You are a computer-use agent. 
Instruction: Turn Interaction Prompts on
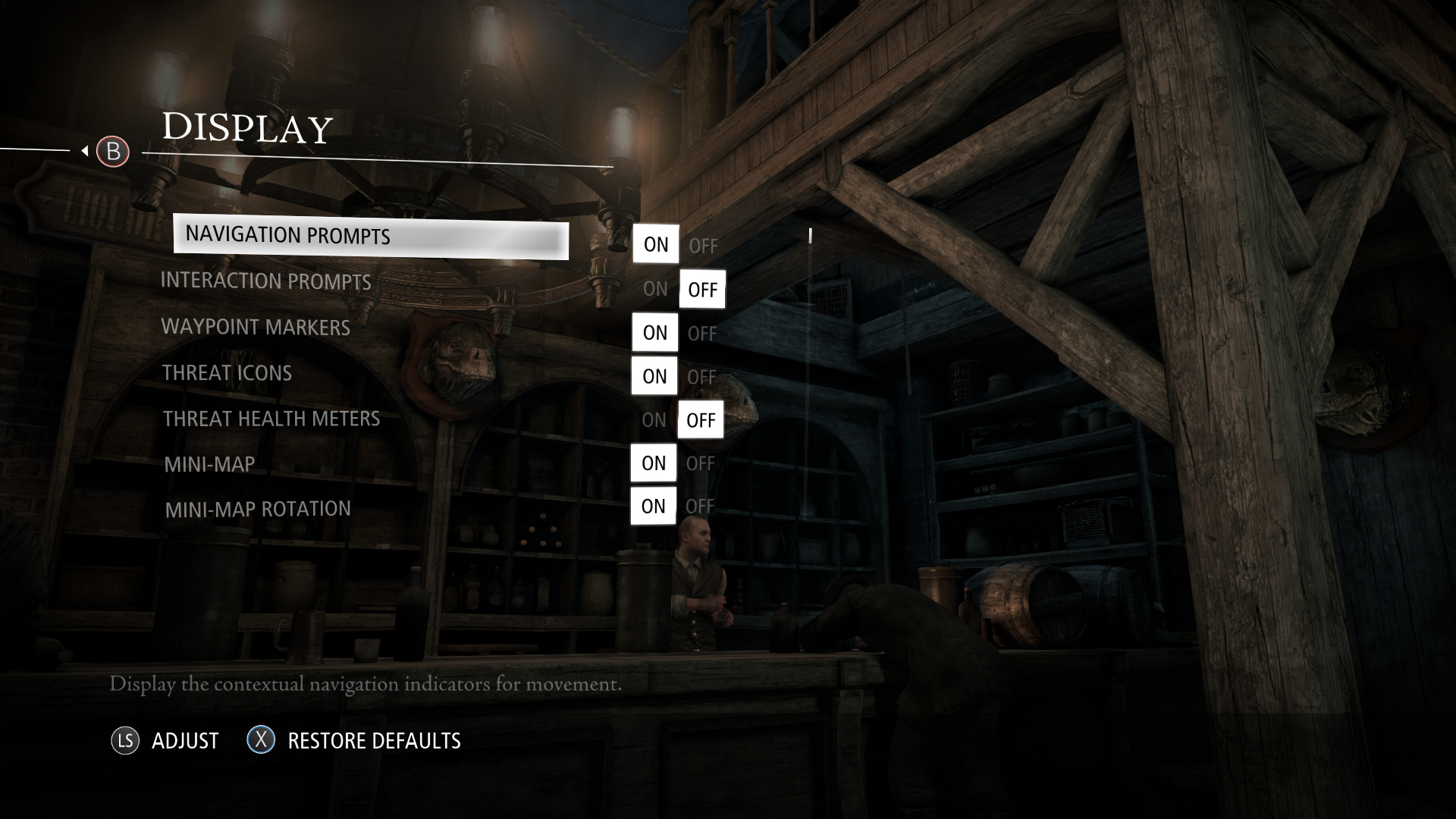[655, 289]
